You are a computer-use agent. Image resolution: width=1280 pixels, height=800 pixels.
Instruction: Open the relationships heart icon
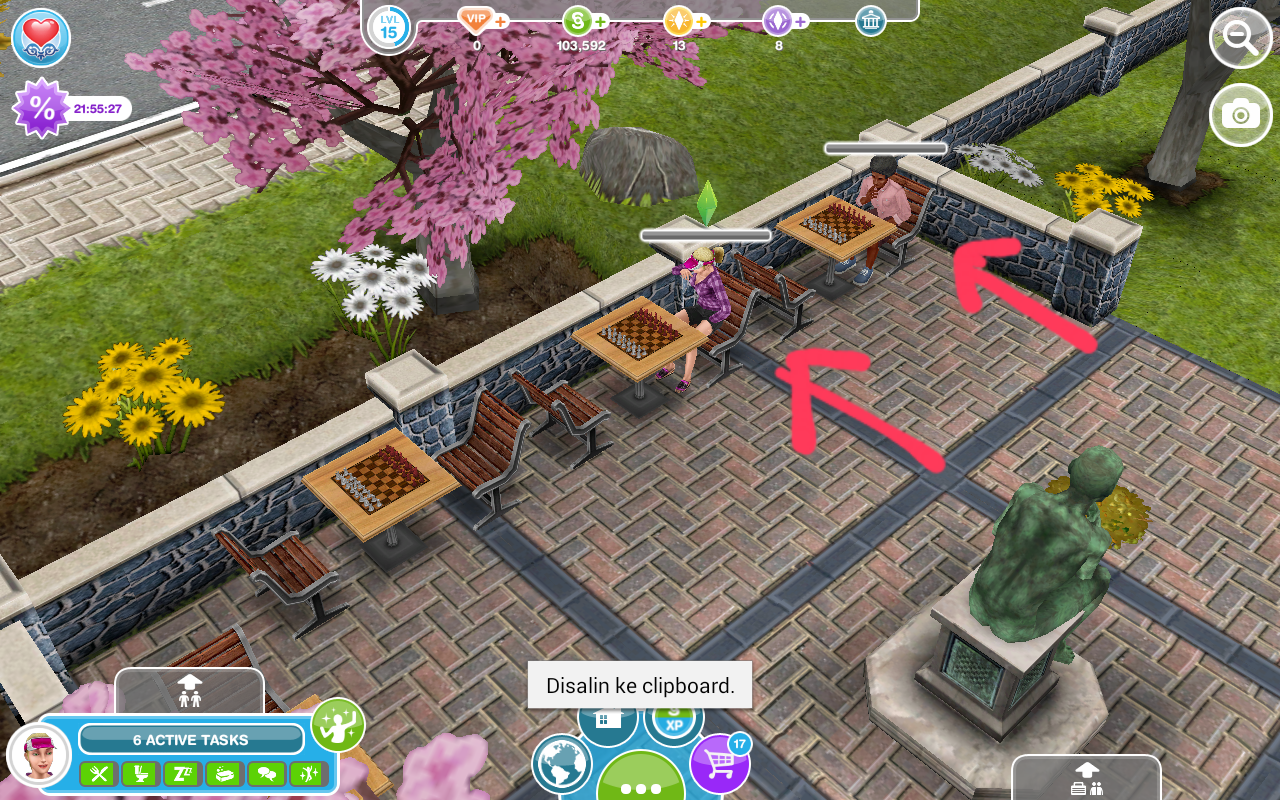pyautogui.click(x=41, y=39)
